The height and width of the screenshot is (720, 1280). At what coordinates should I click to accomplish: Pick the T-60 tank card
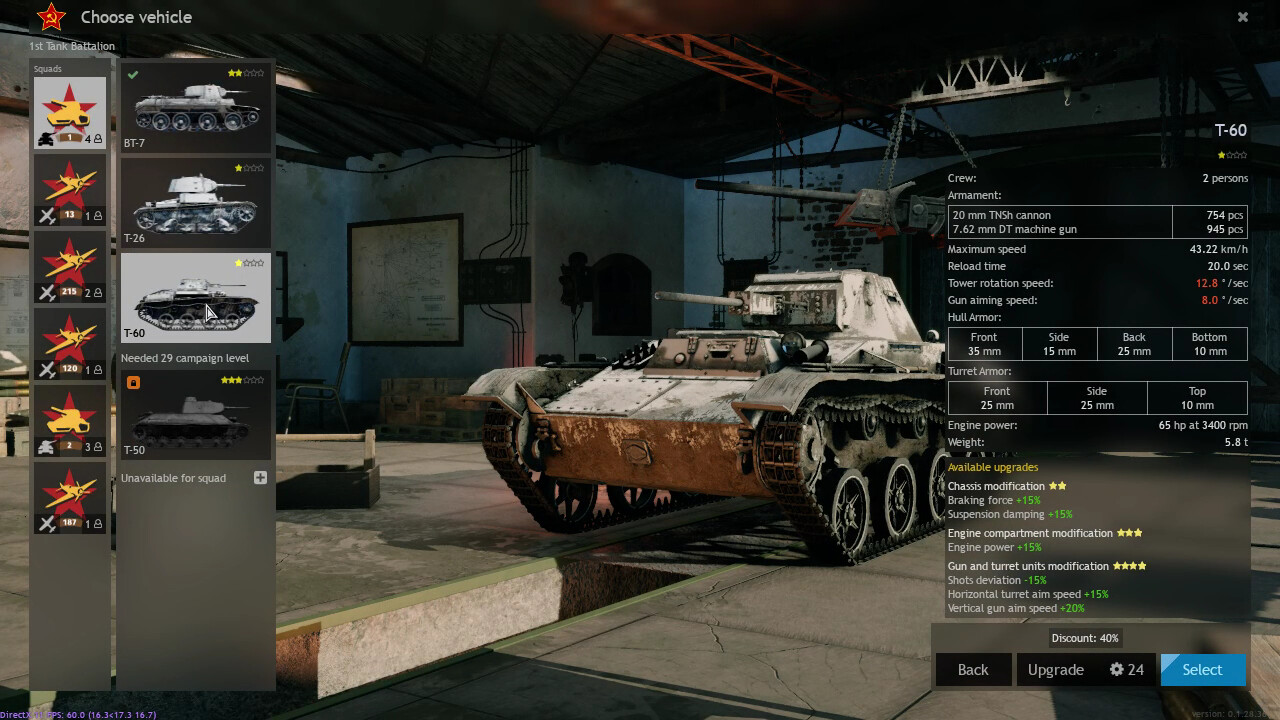pyautogui.click(x=195, y=298)
